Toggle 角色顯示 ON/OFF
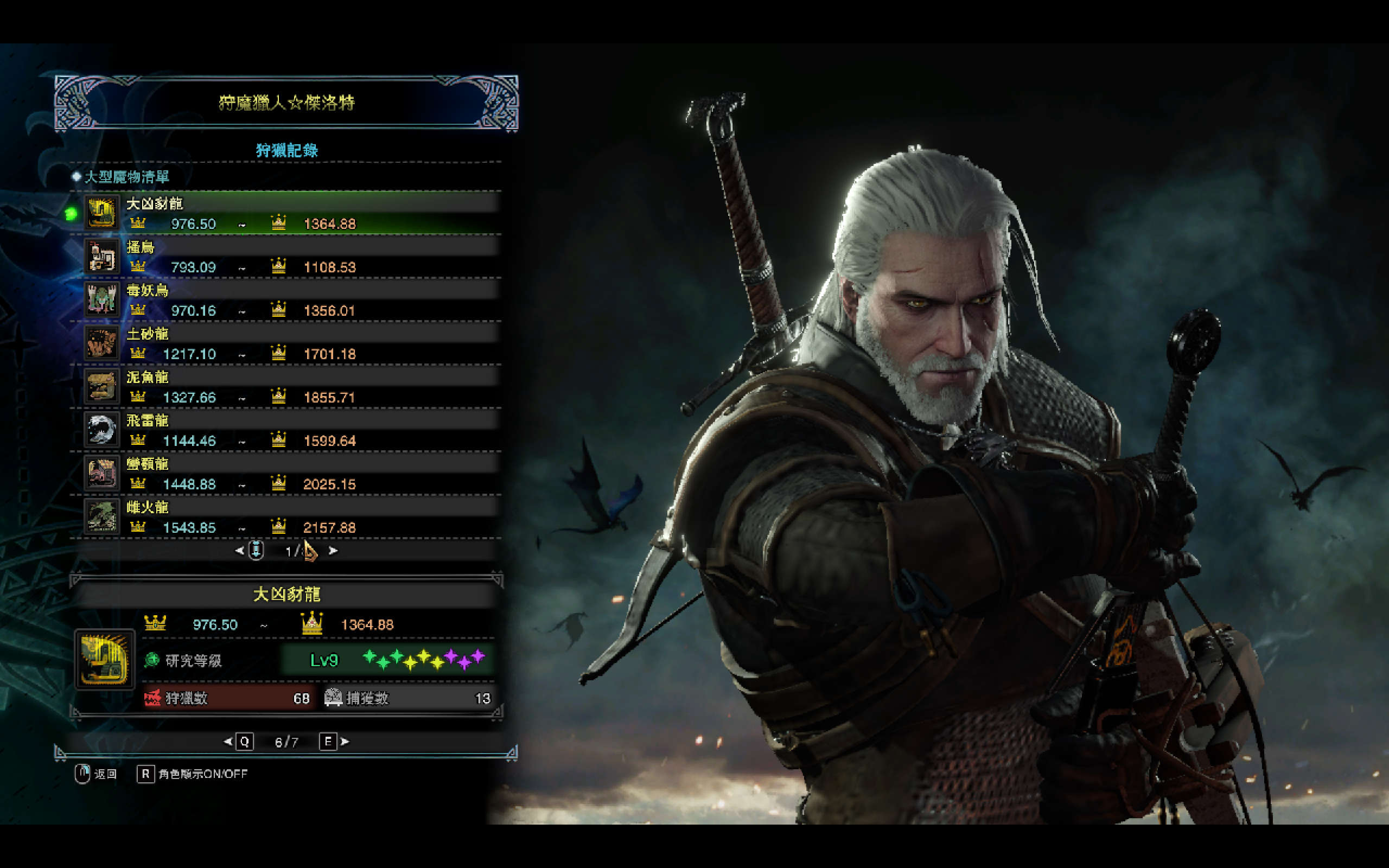 192,774
